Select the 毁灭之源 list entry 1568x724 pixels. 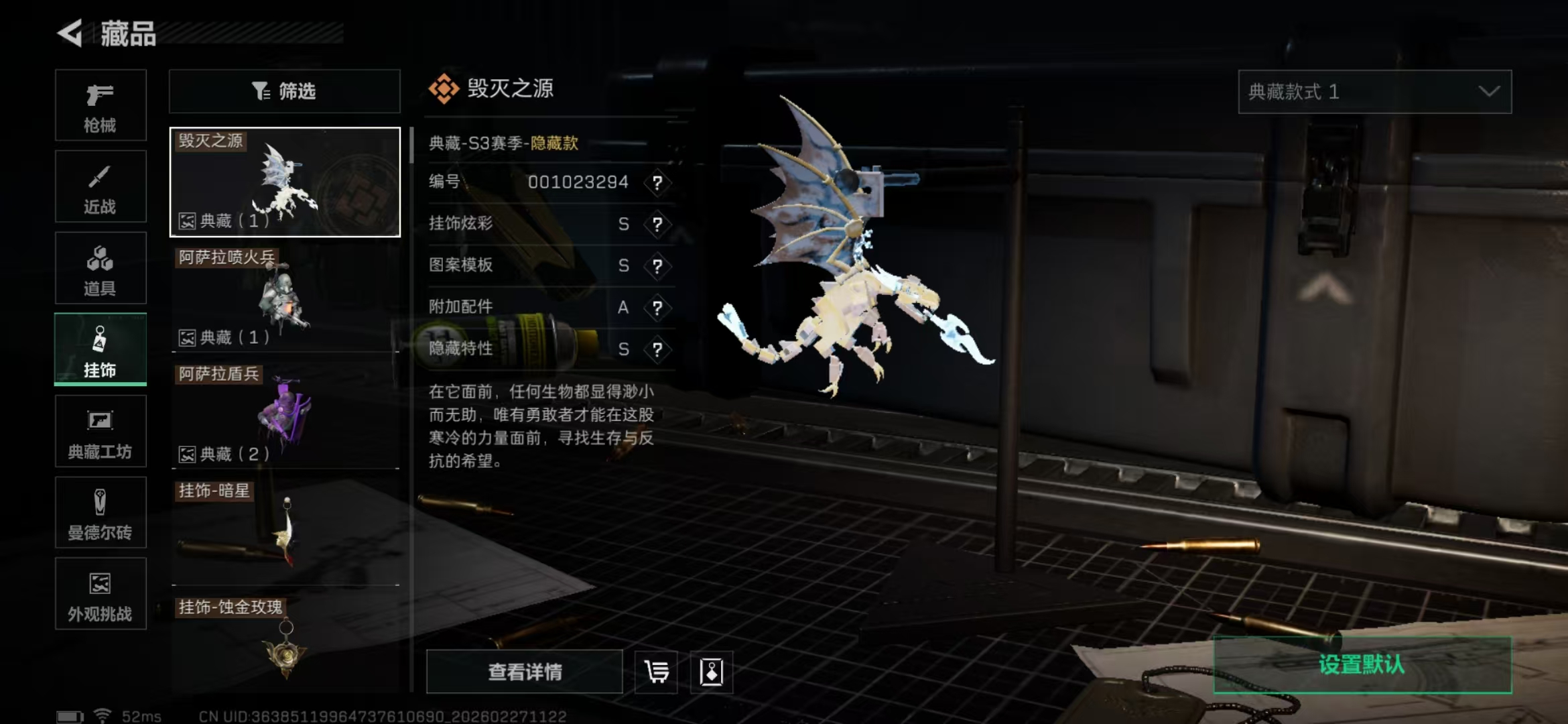(284, 181)
